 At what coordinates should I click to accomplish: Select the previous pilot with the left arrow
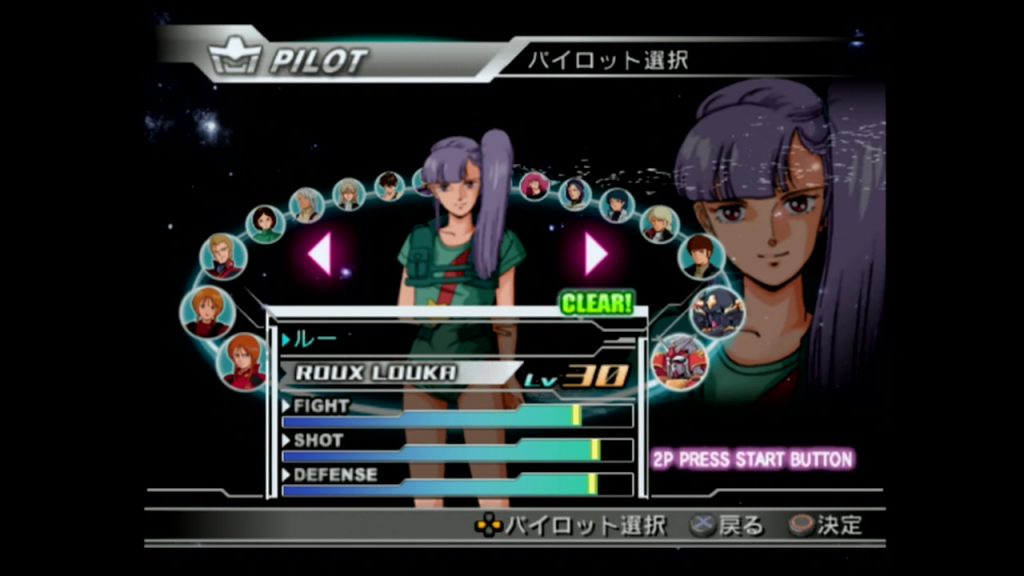(x=320, y=253)
